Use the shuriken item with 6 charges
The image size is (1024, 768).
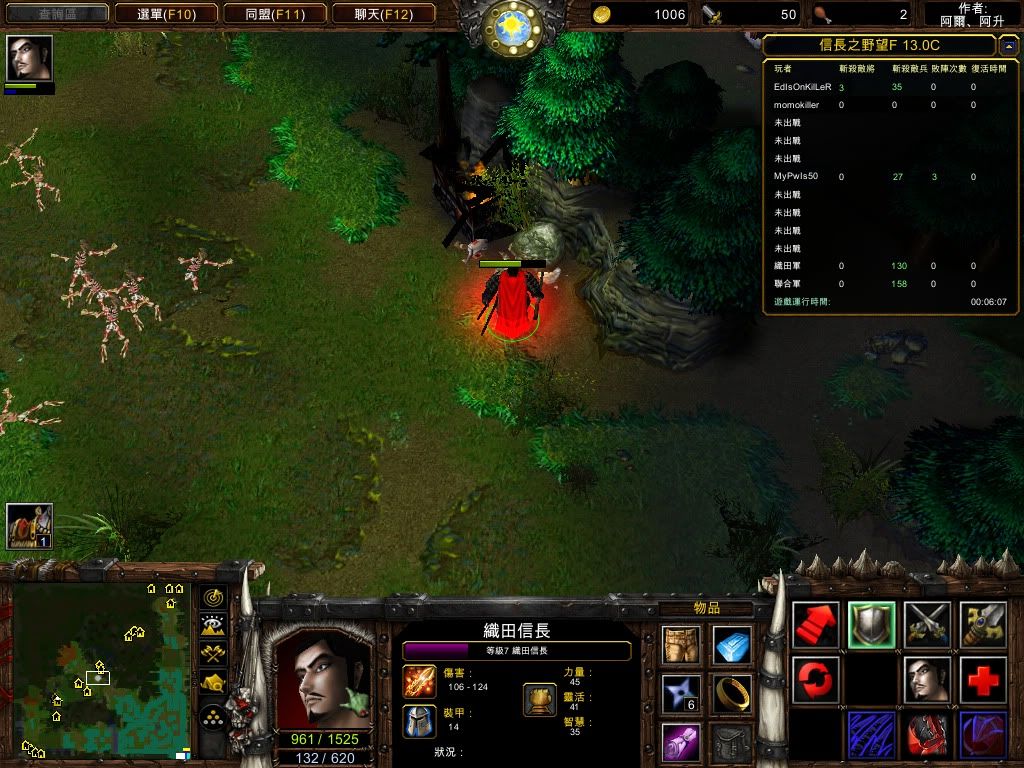coord(680,693)
